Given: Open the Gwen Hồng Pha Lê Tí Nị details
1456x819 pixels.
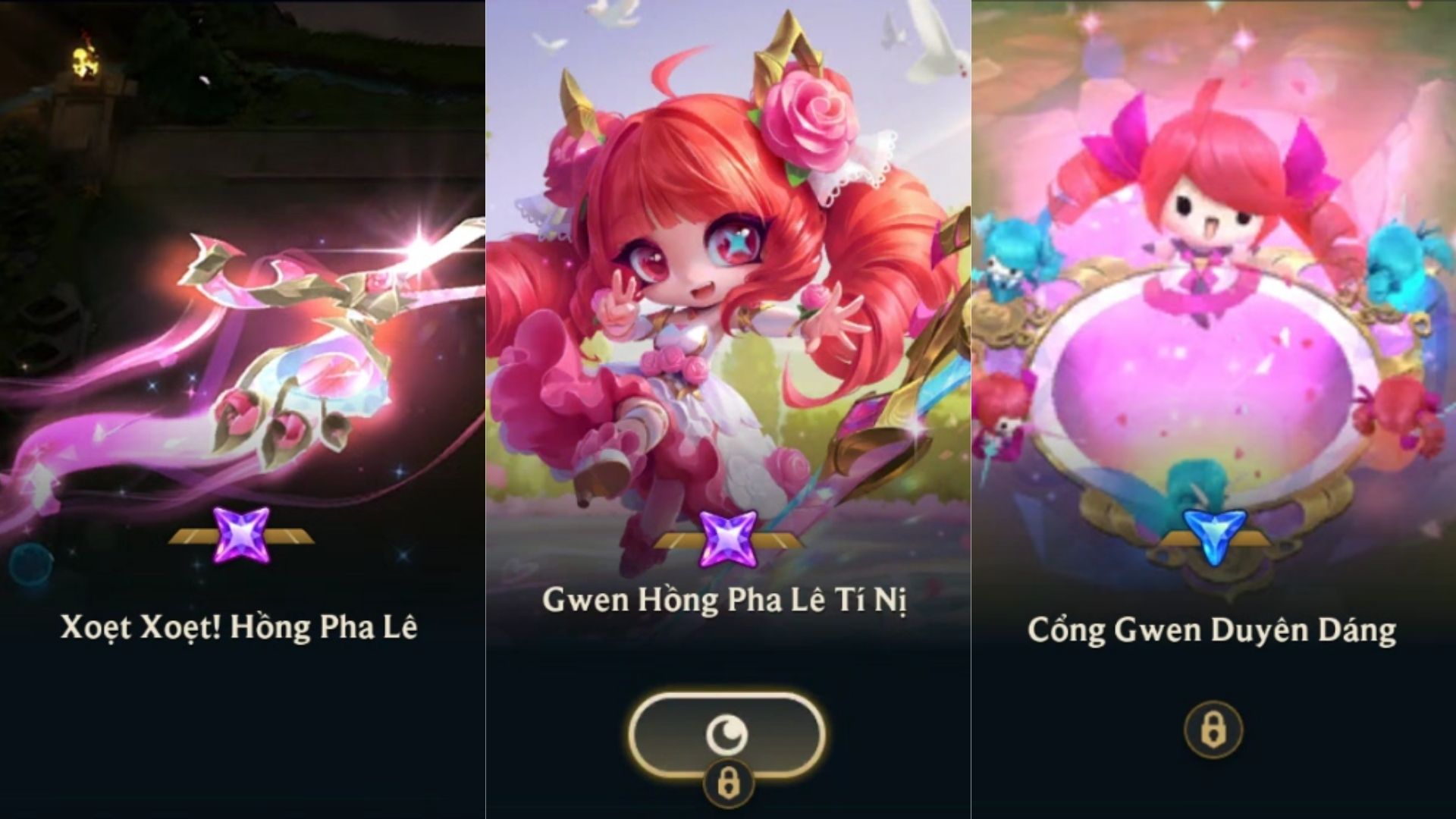Looking at the screenshot, I should point(728,303).
